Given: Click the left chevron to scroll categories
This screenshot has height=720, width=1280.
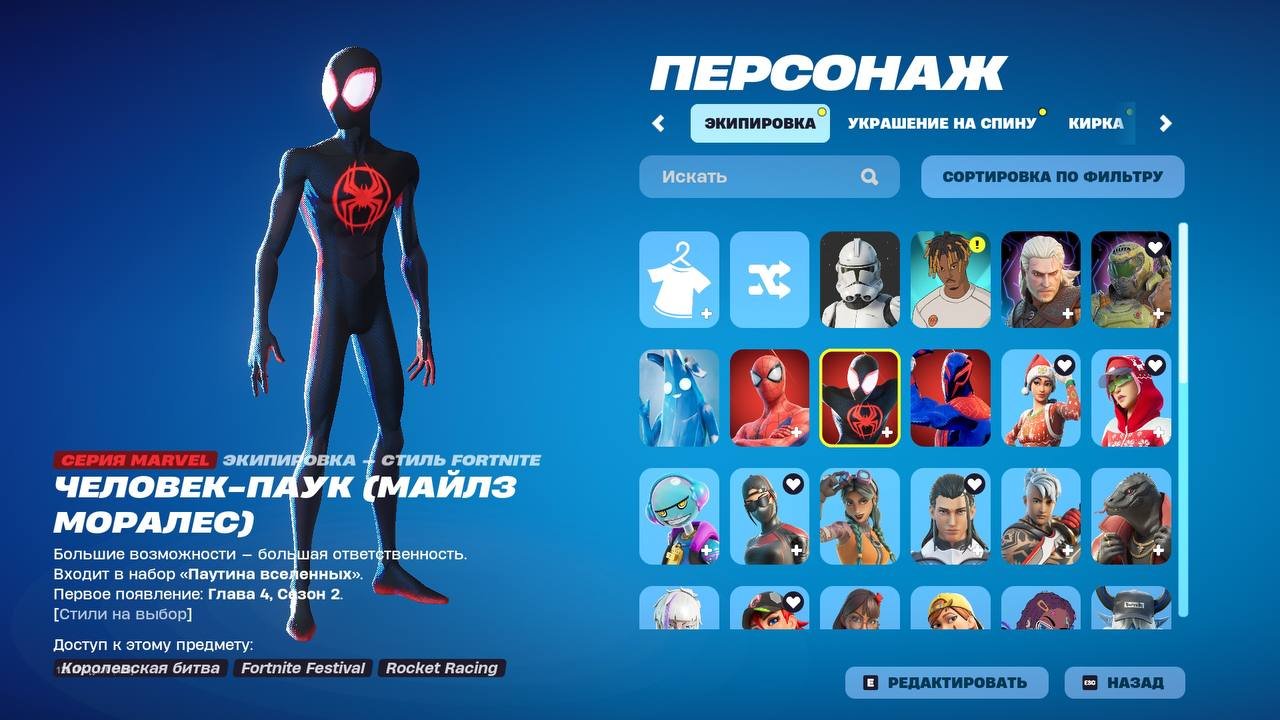Looking at the screenshot, I should (x=659, y=122).
